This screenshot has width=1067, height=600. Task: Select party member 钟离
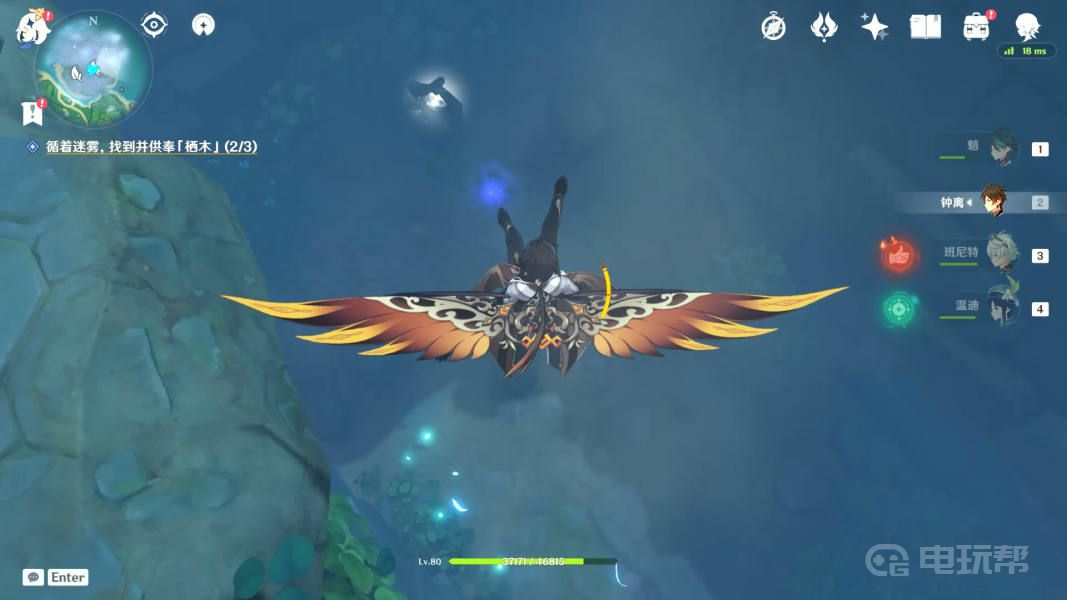pyautogui.click(x=991, y=202)
